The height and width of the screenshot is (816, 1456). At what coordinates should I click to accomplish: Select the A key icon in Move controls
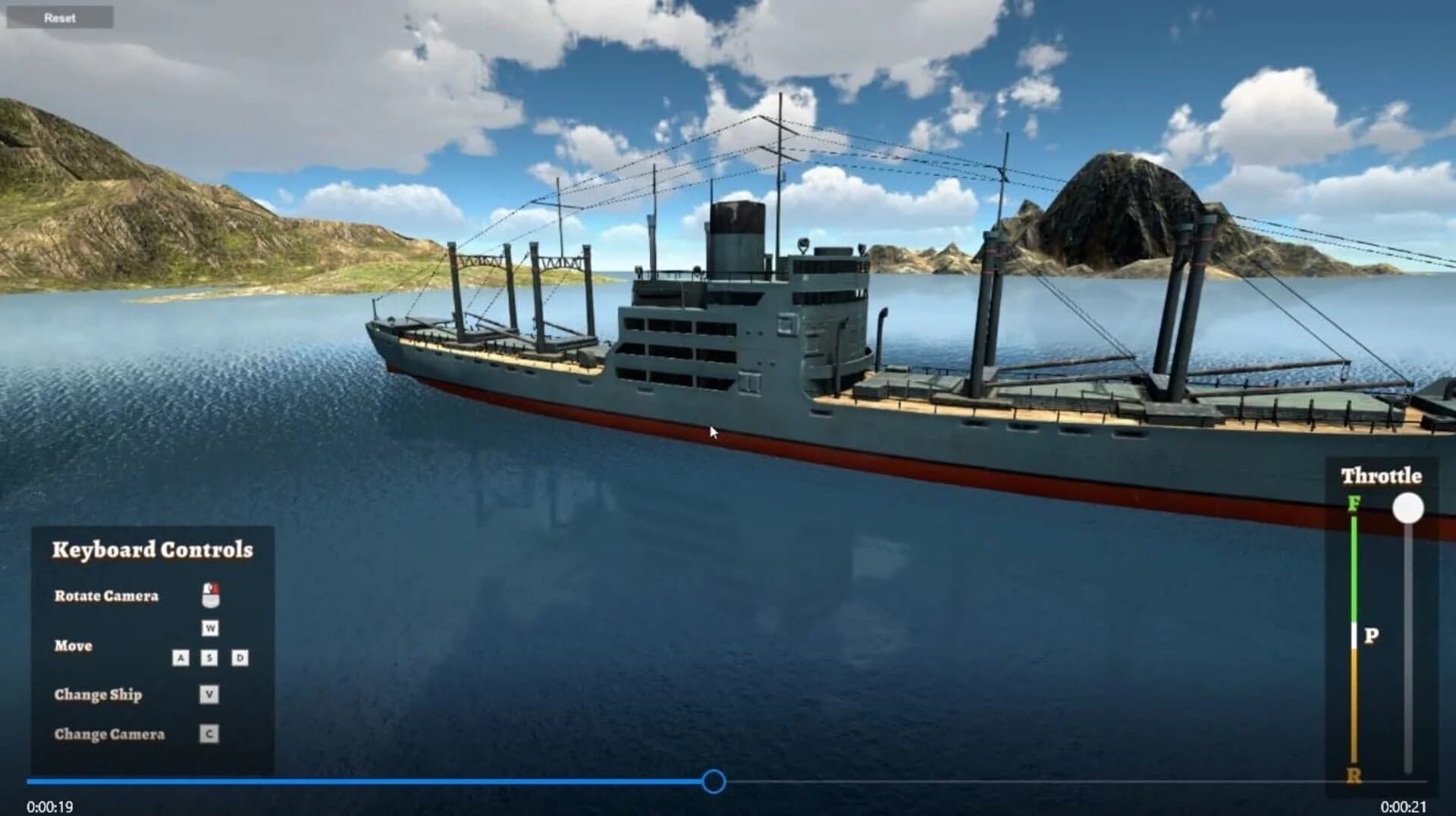181,658
